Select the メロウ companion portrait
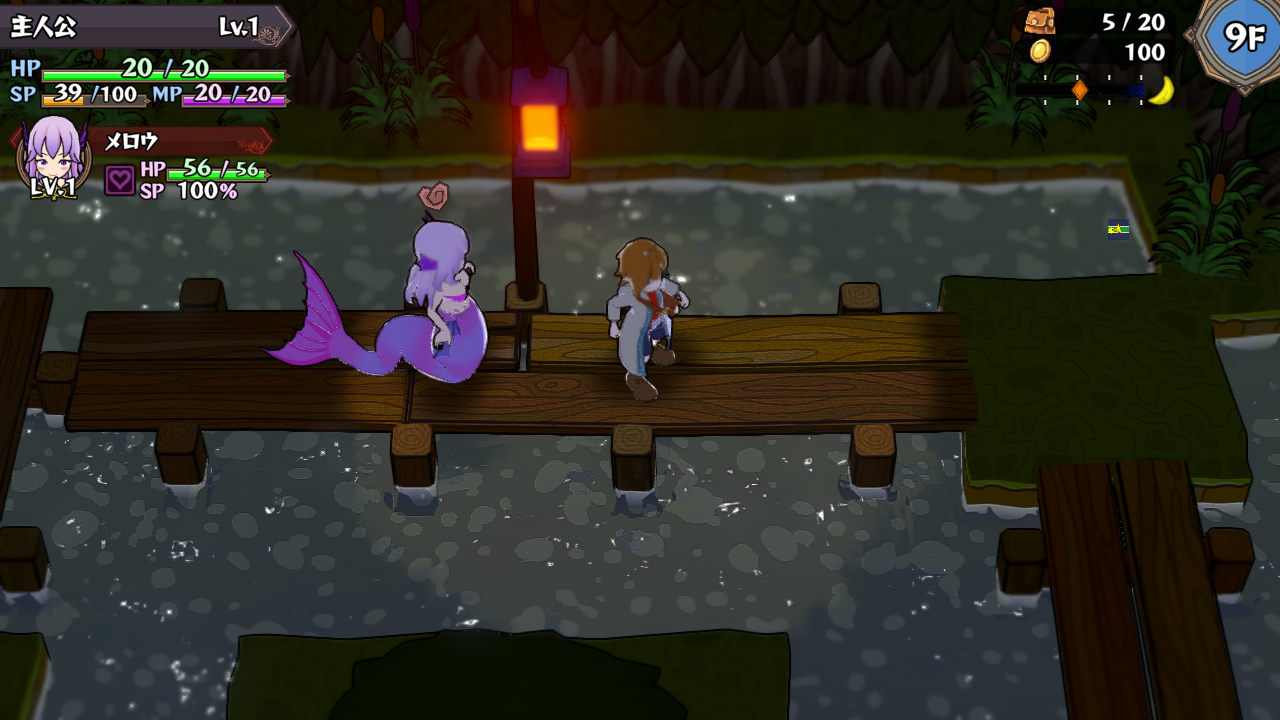This screenshot has height=720, width=1280. [x=54, y=156]
